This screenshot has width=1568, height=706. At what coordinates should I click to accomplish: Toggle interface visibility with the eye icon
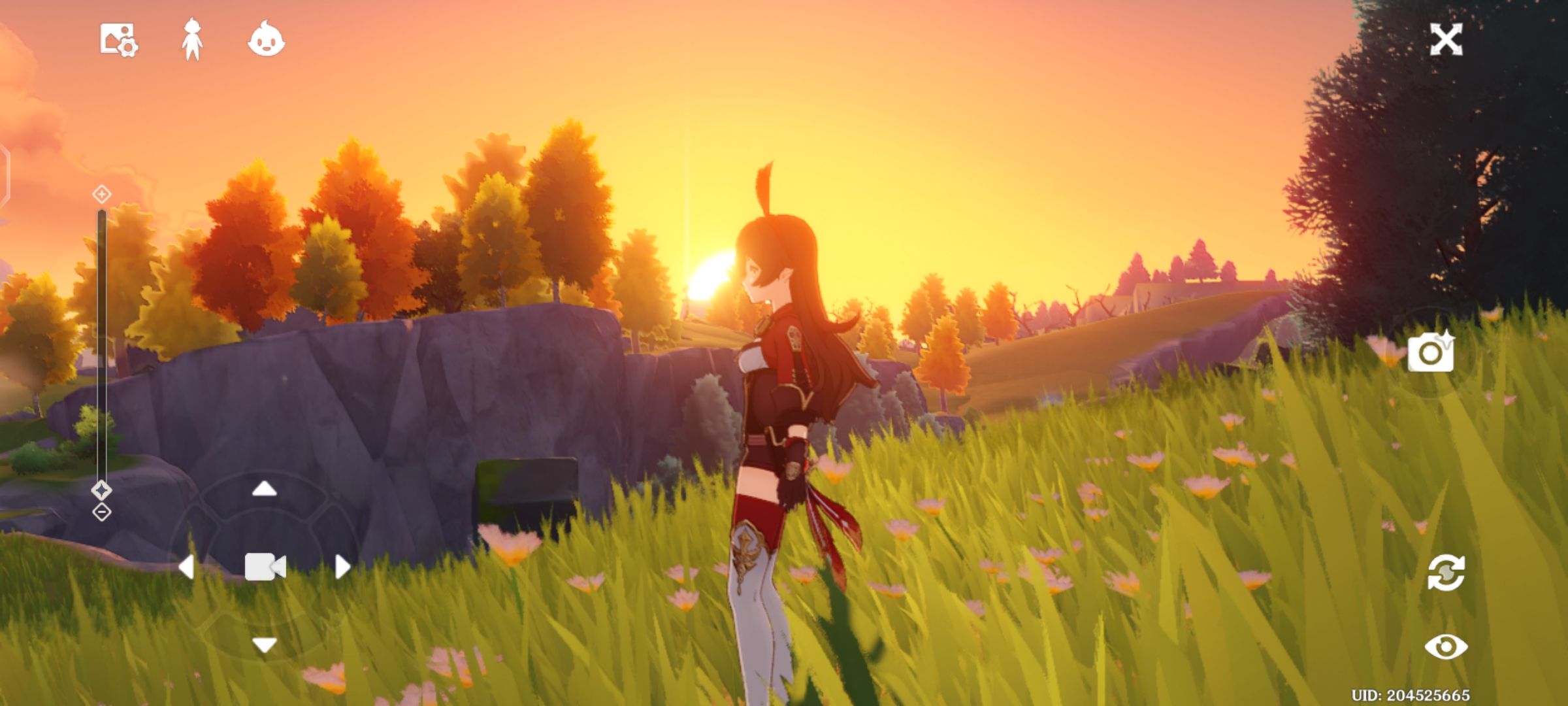[1446, 647]
